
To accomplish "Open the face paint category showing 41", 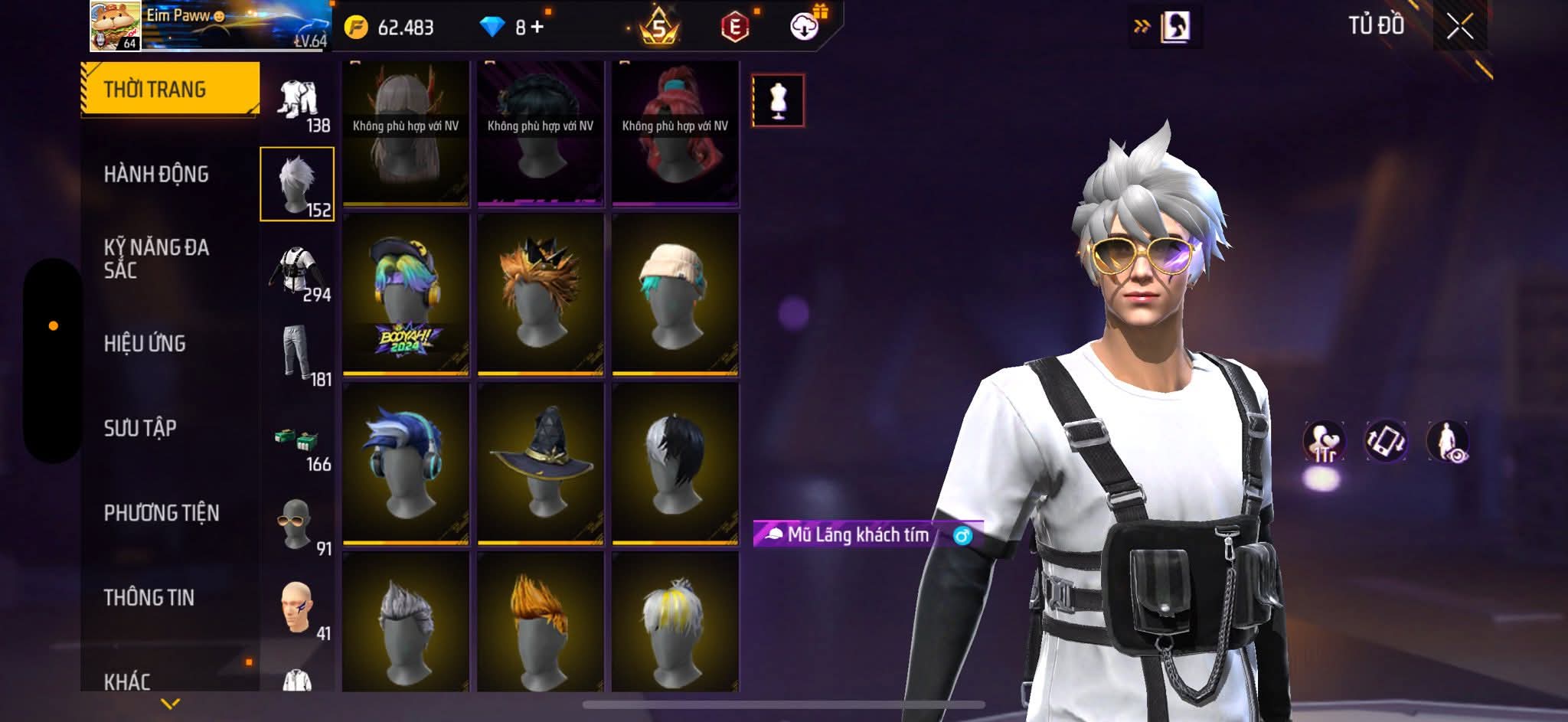I will (x=297, y=609).
